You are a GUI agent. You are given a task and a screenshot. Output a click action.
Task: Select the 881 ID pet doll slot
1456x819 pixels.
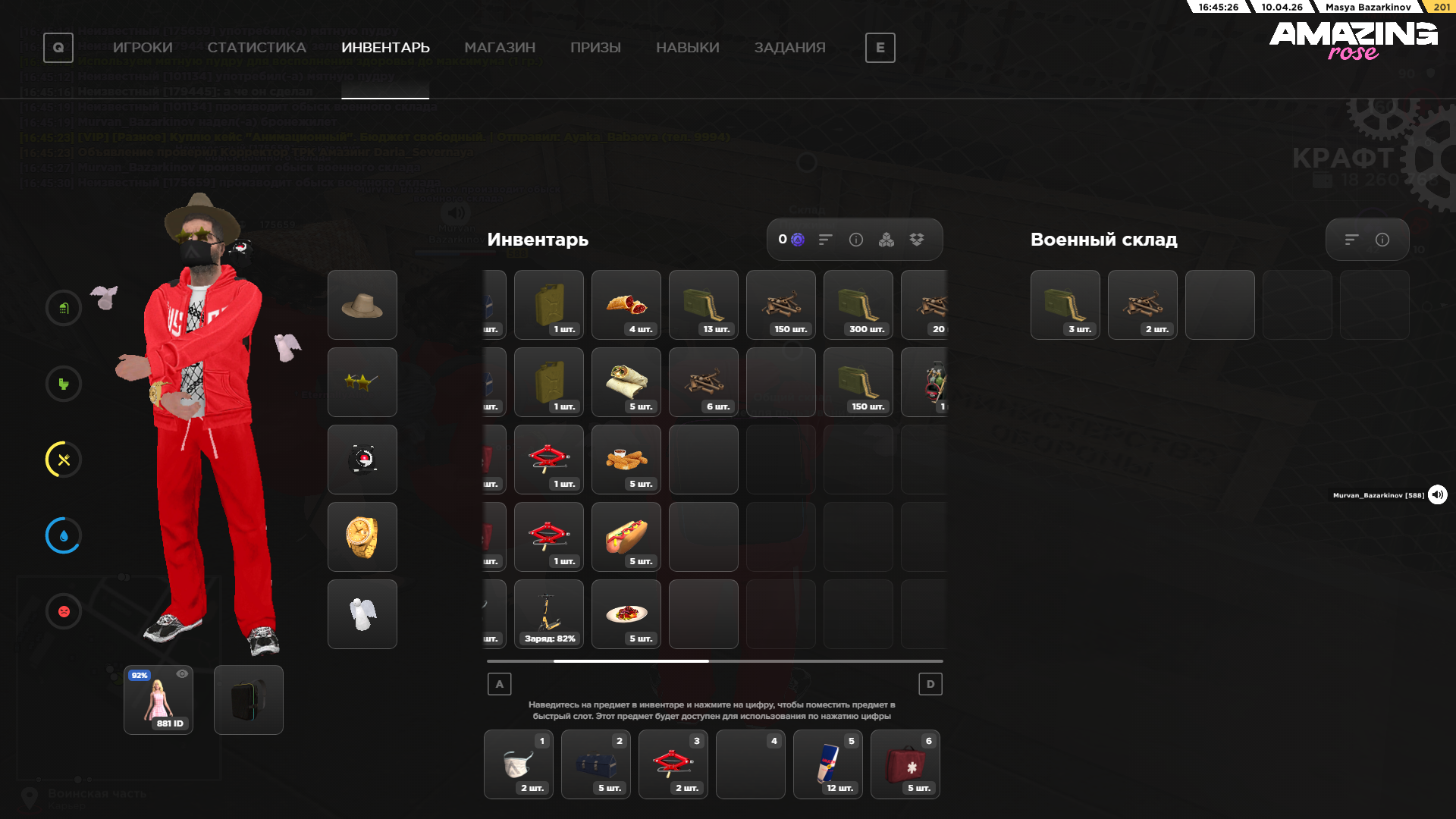coord(158,700)
